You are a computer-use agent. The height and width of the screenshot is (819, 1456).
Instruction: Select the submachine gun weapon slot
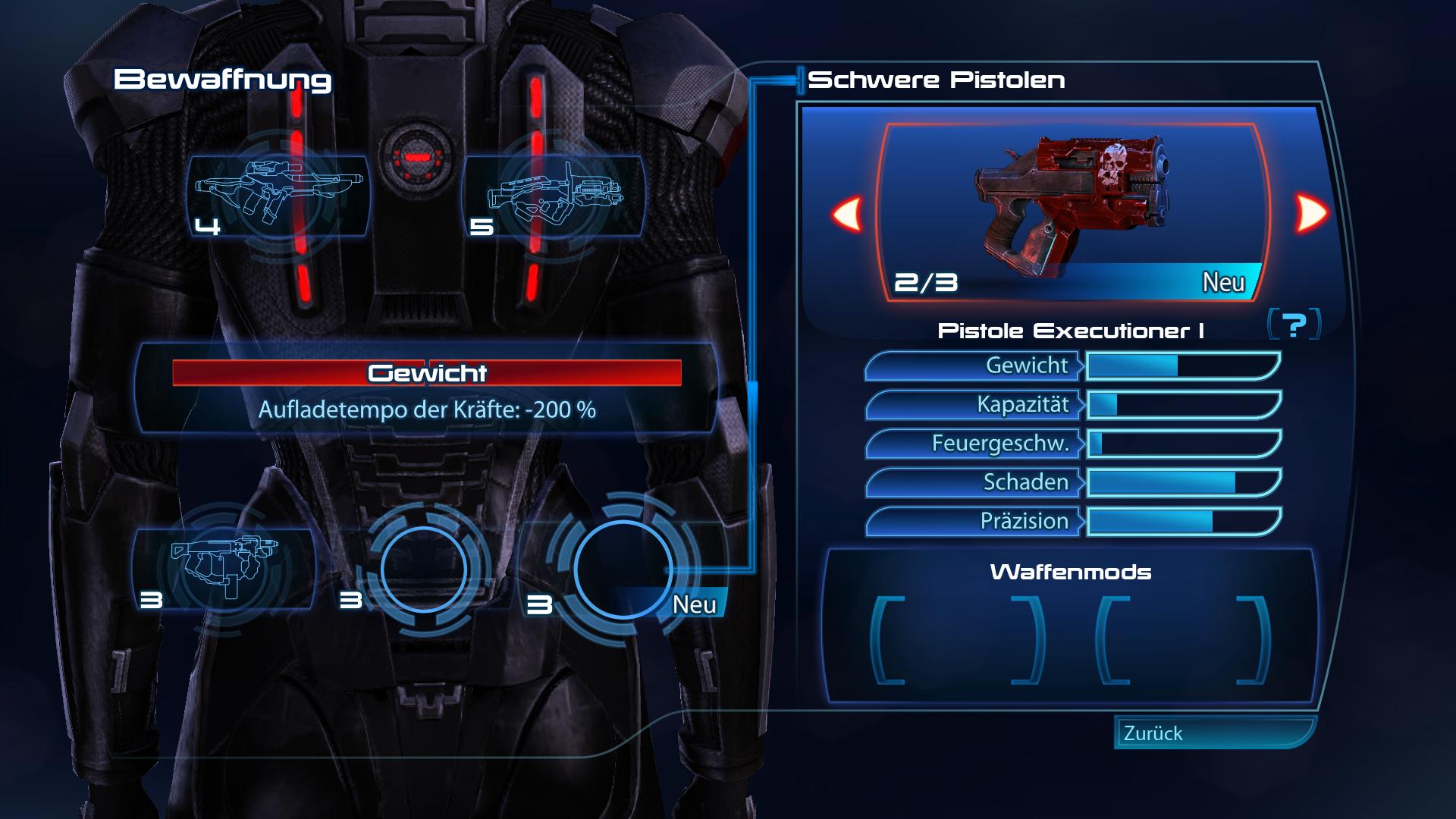click(x=224, y=567)
